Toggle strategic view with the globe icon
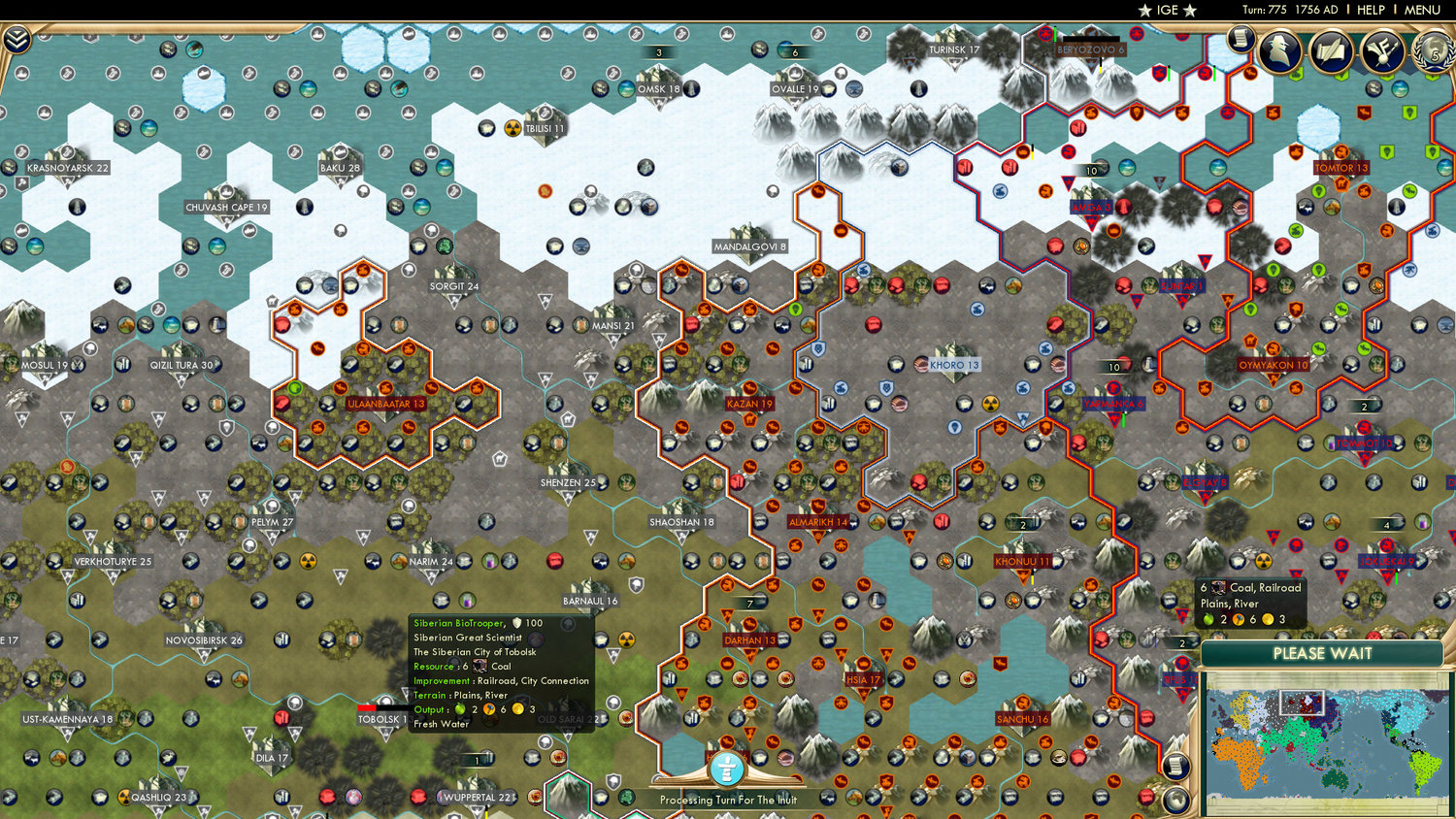 click(x=1175, y=800)
